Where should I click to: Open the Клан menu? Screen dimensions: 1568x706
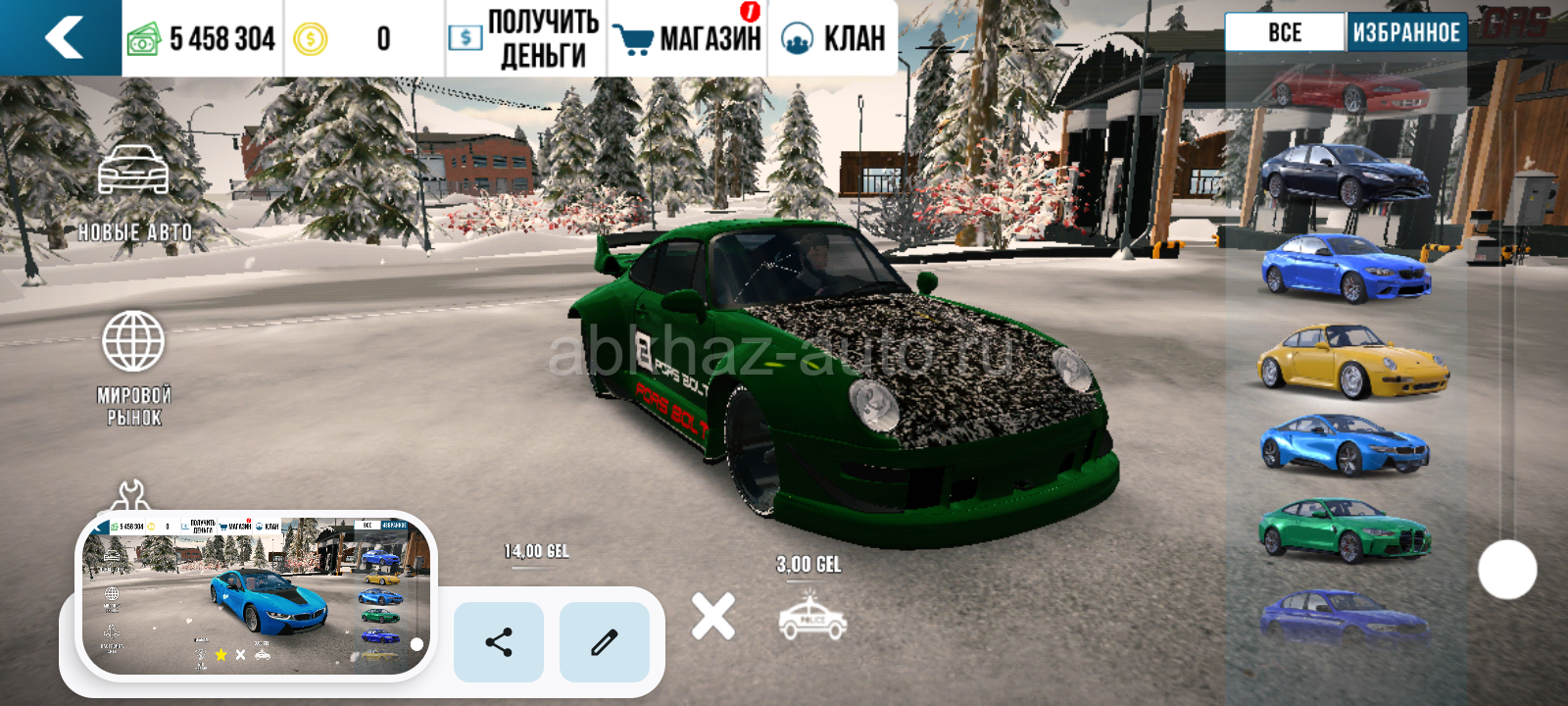click(x=834, y=38)
